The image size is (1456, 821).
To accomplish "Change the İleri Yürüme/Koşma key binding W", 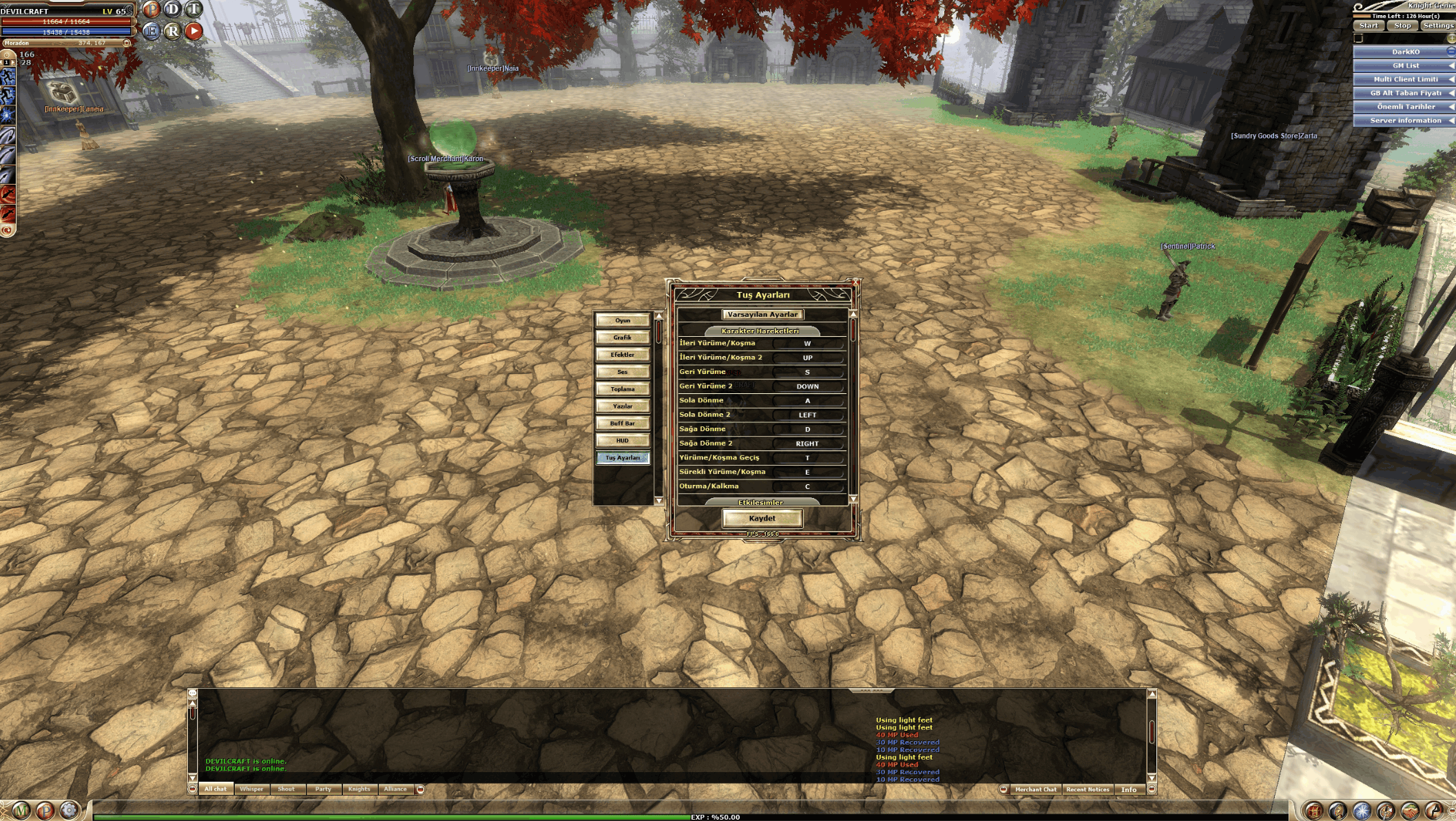I will pyautogui.click(x=807, y=344).
